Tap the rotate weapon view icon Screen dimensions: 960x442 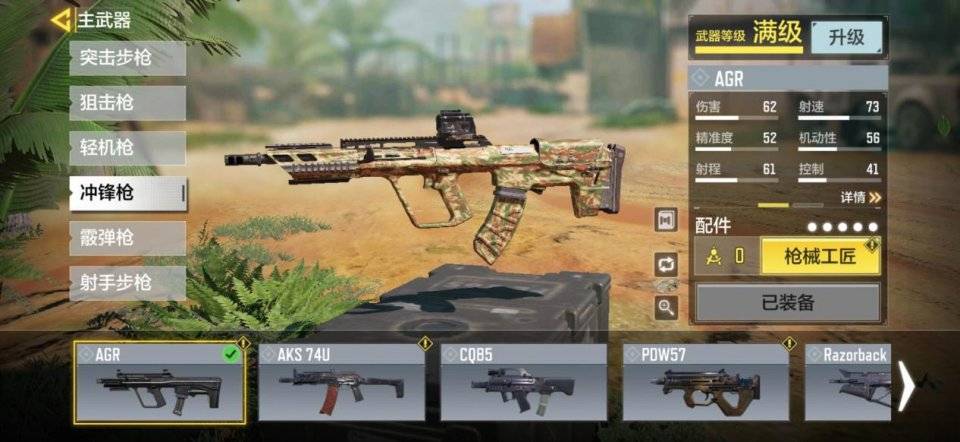point(666,264)
